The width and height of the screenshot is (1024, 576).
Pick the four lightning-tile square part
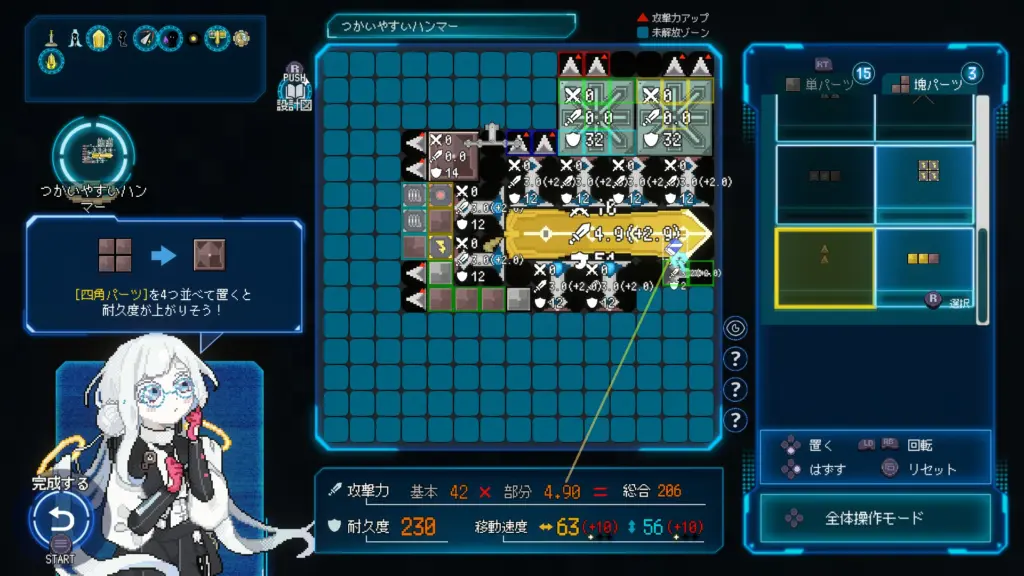927,171
